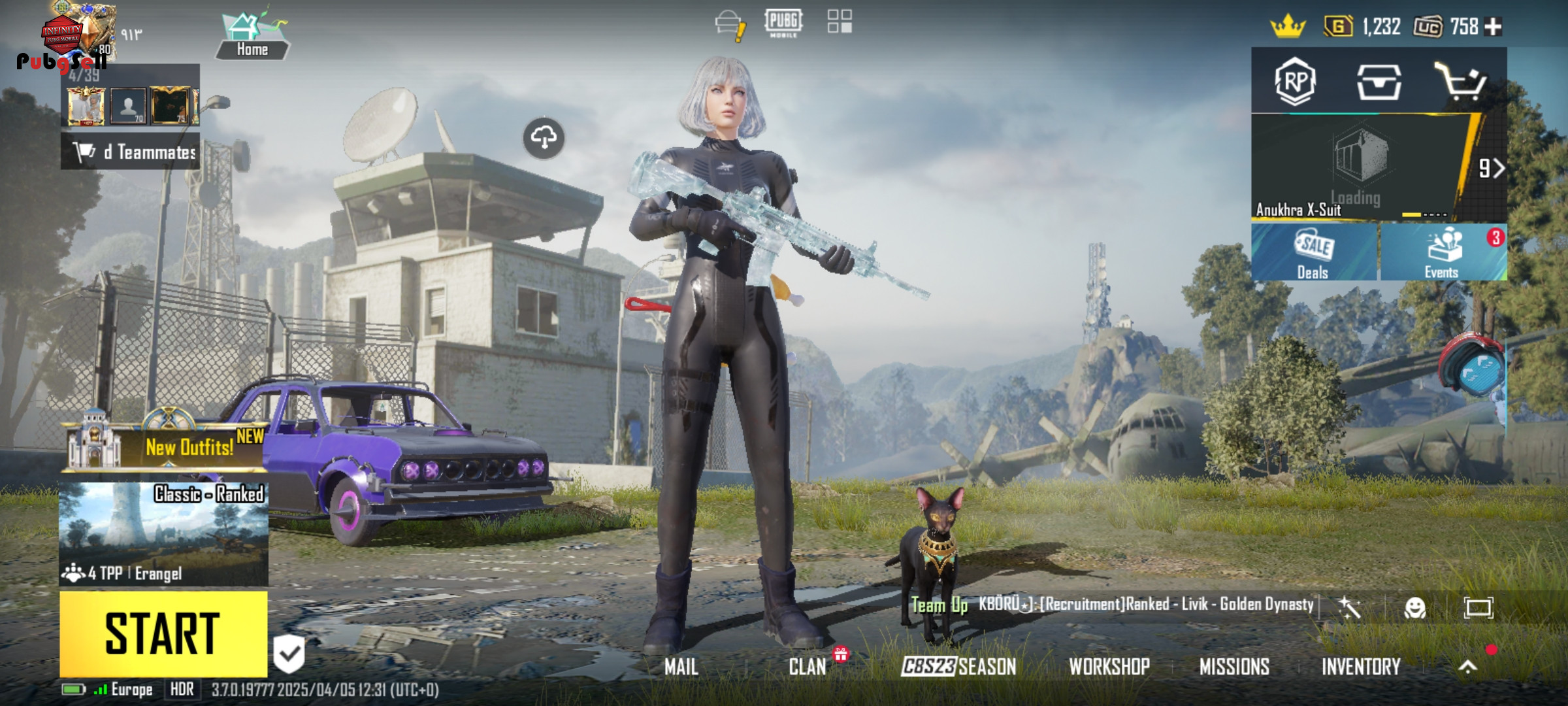Open the MAIL menu
The height and width of the screenshot is (706, 1568).
point(681,667)
